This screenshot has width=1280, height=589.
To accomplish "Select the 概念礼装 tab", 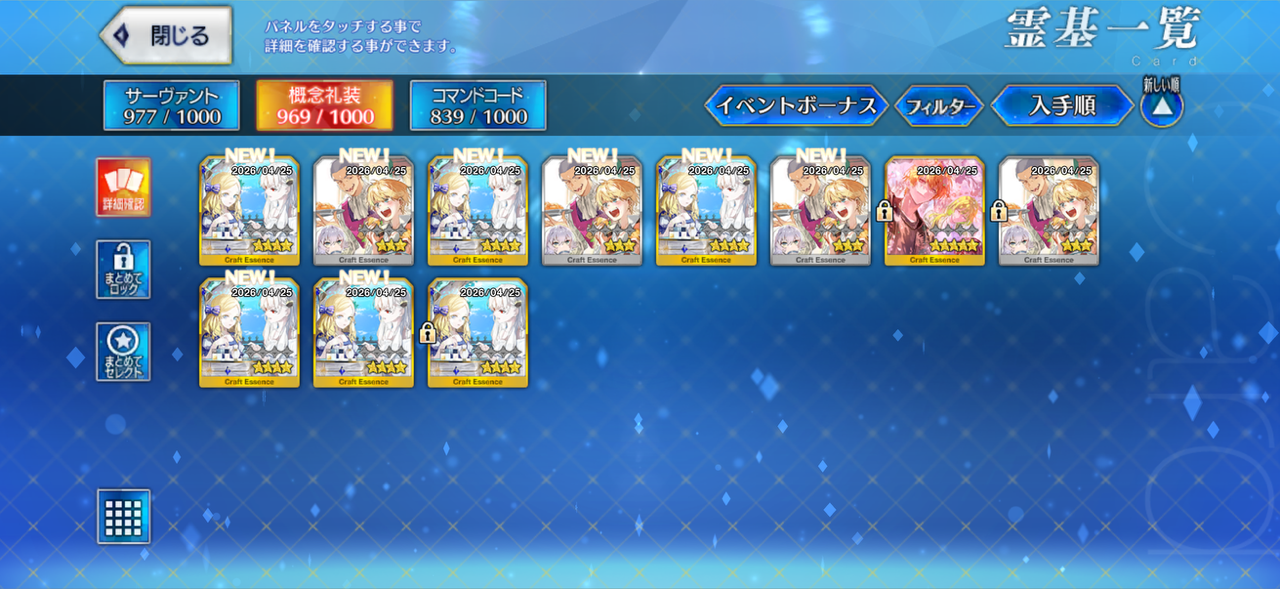I will tap(325, 106).
